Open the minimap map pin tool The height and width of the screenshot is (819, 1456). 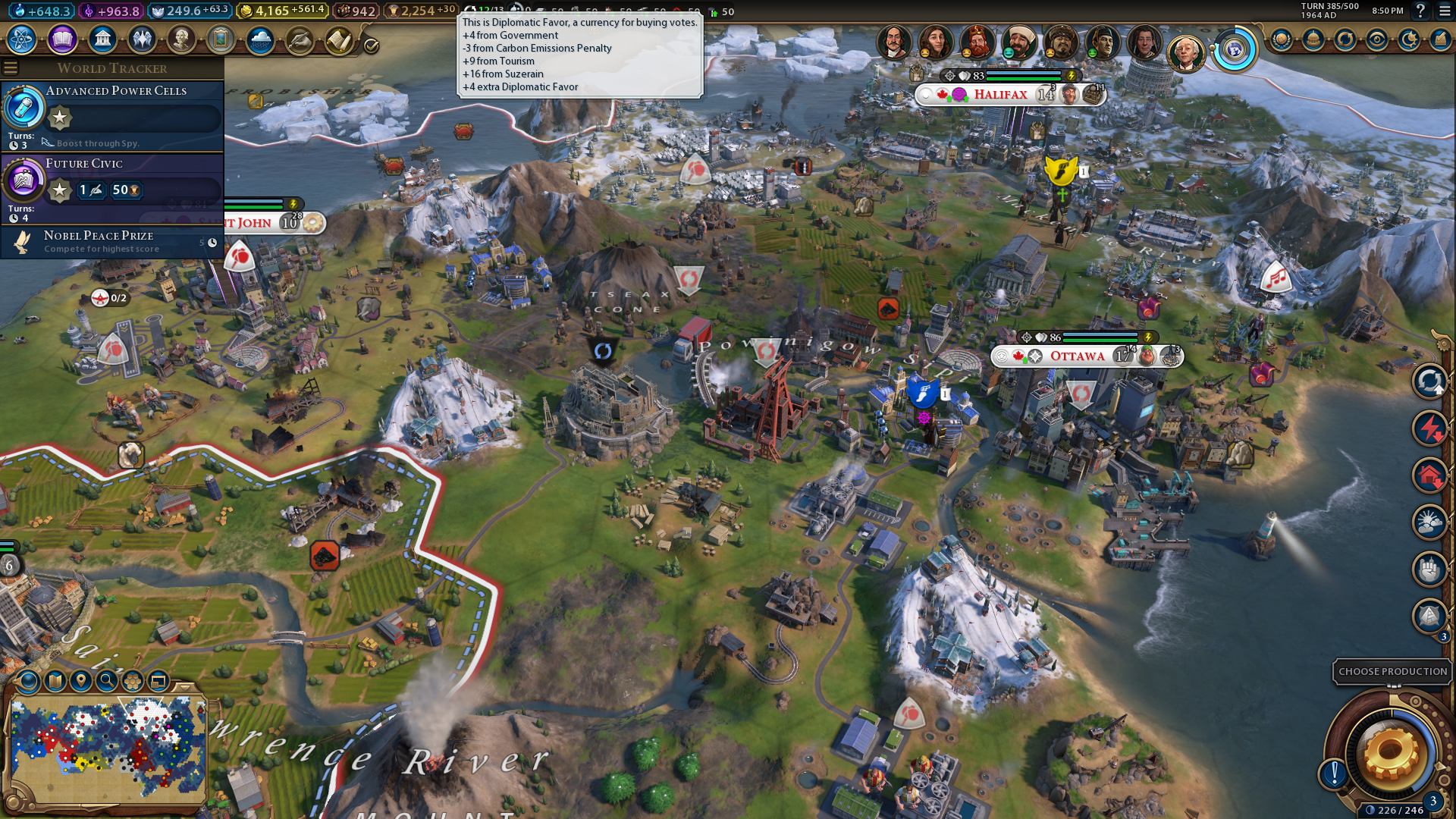coord(80,681)
